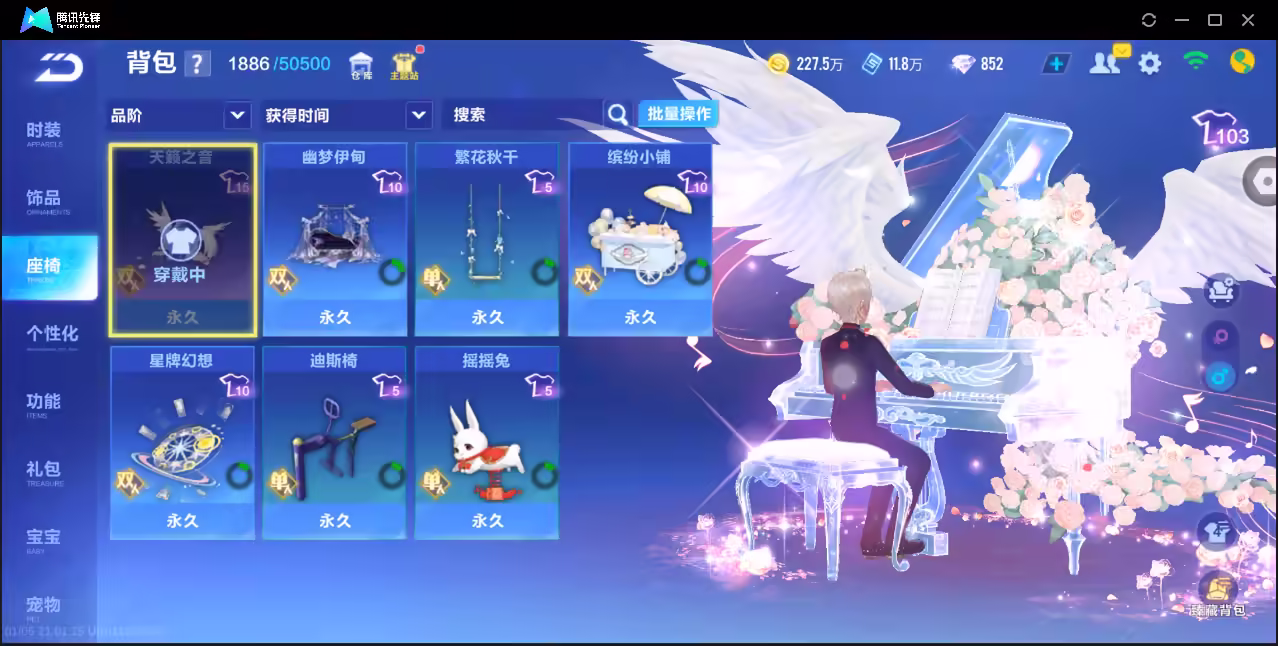
Task: Select the 缤纷小铺 cart seat
Action: (x=640, y=240)
